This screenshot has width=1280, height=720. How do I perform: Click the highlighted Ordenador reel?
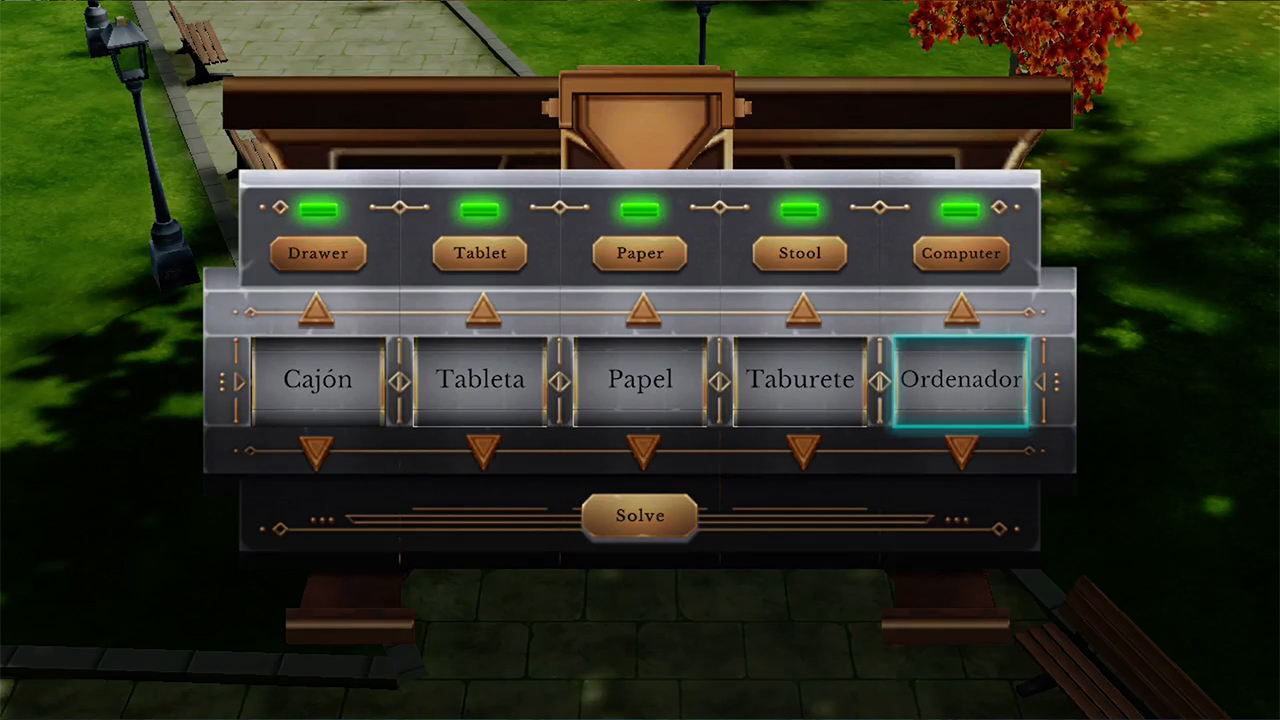(961, 380)
